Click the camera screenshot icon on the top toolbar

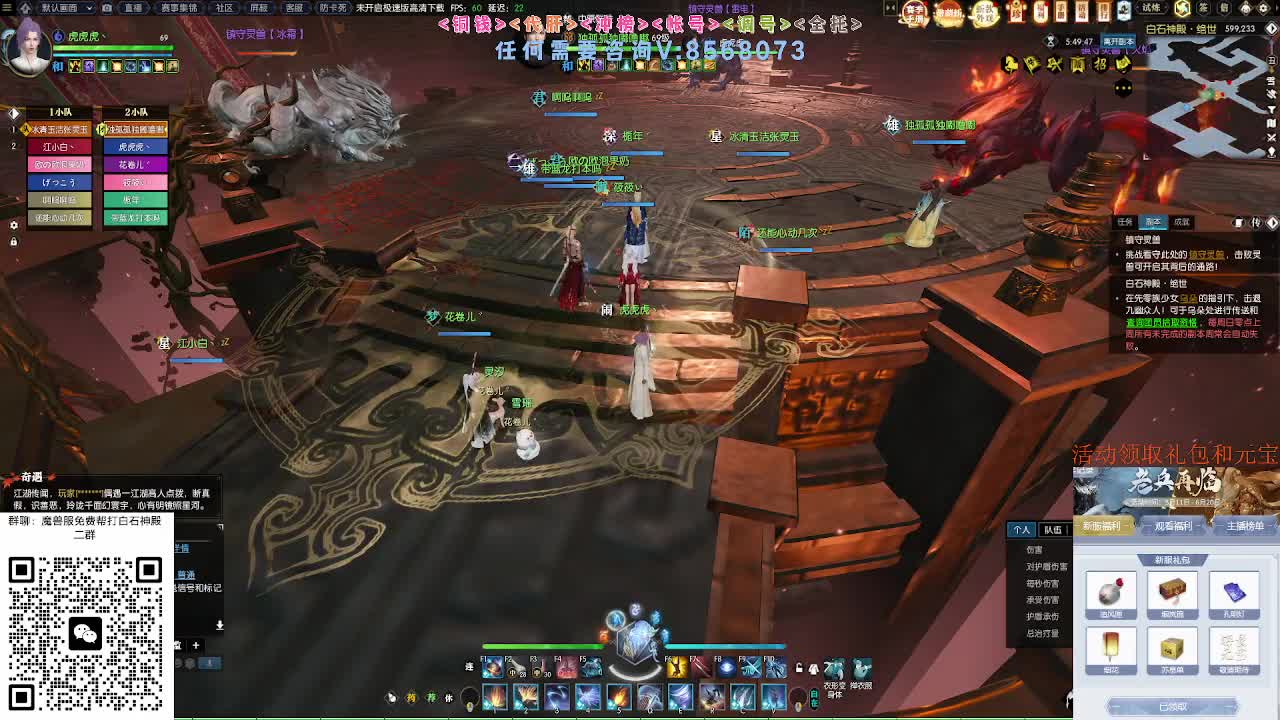click(x=106, y=8)
